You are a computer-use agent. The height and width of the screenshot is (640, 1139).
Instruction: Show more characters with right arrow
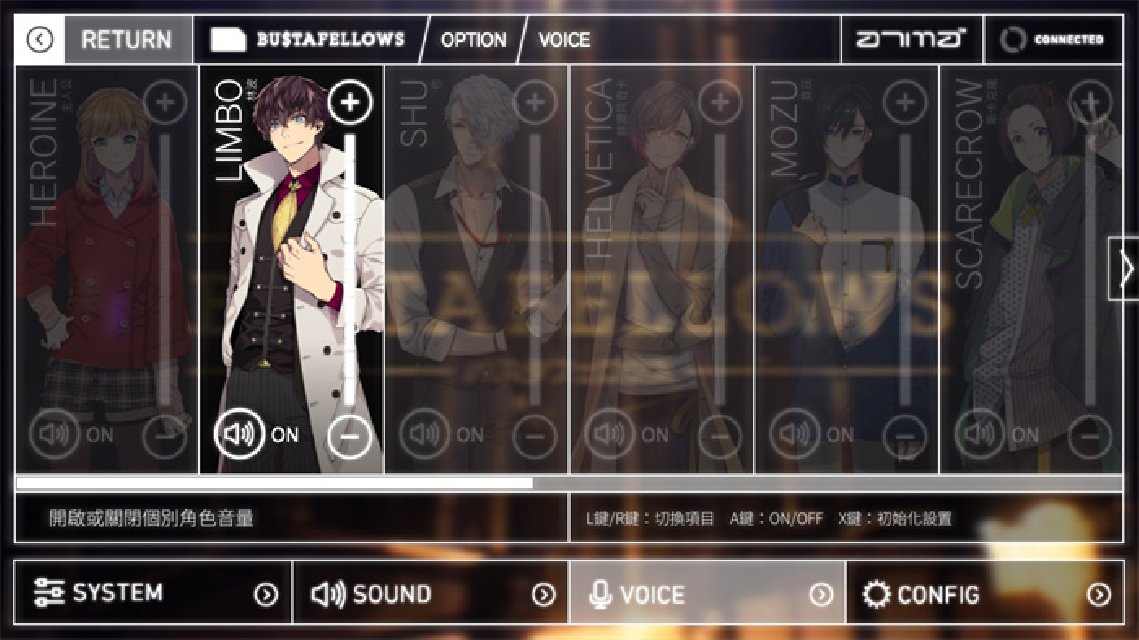tap(1125, 268)
